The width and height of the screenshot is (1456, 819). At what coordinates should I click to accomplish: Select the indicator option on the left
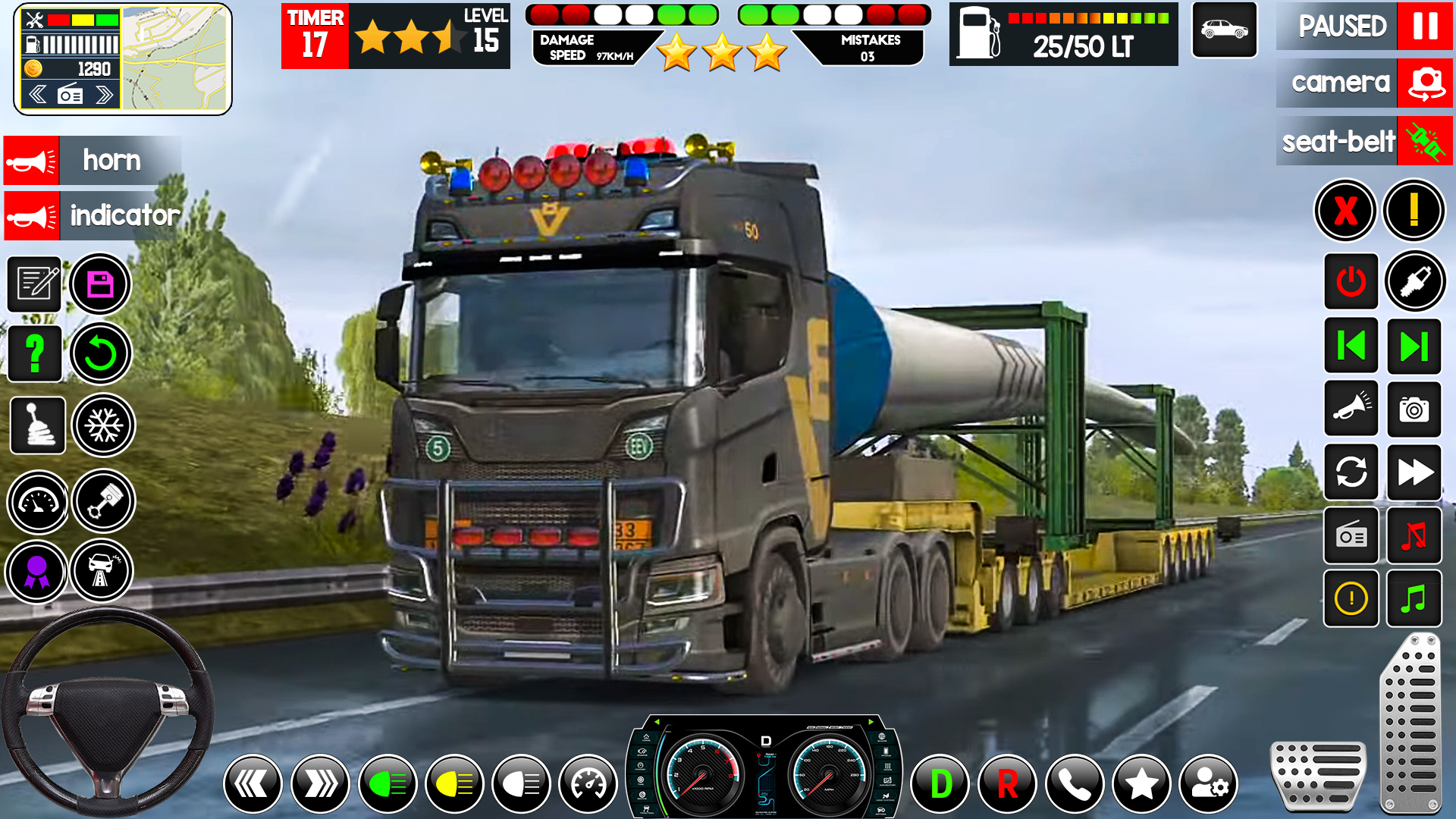click(91, 215)
